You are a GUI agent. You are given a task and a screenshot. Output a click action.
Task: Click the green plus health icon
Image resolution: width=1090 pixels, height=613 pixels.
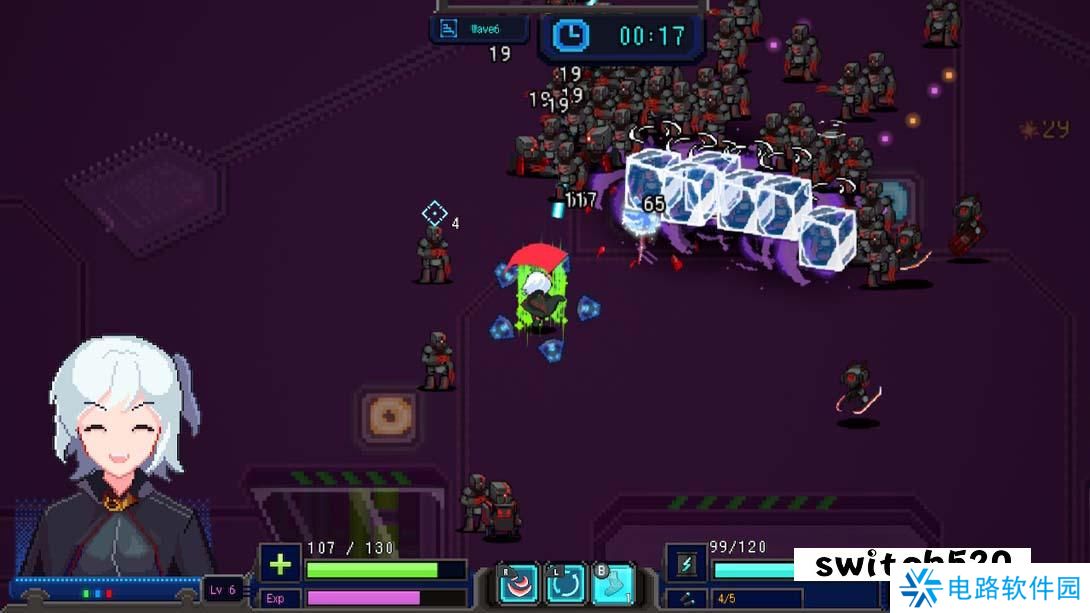(x=280, y=564)
